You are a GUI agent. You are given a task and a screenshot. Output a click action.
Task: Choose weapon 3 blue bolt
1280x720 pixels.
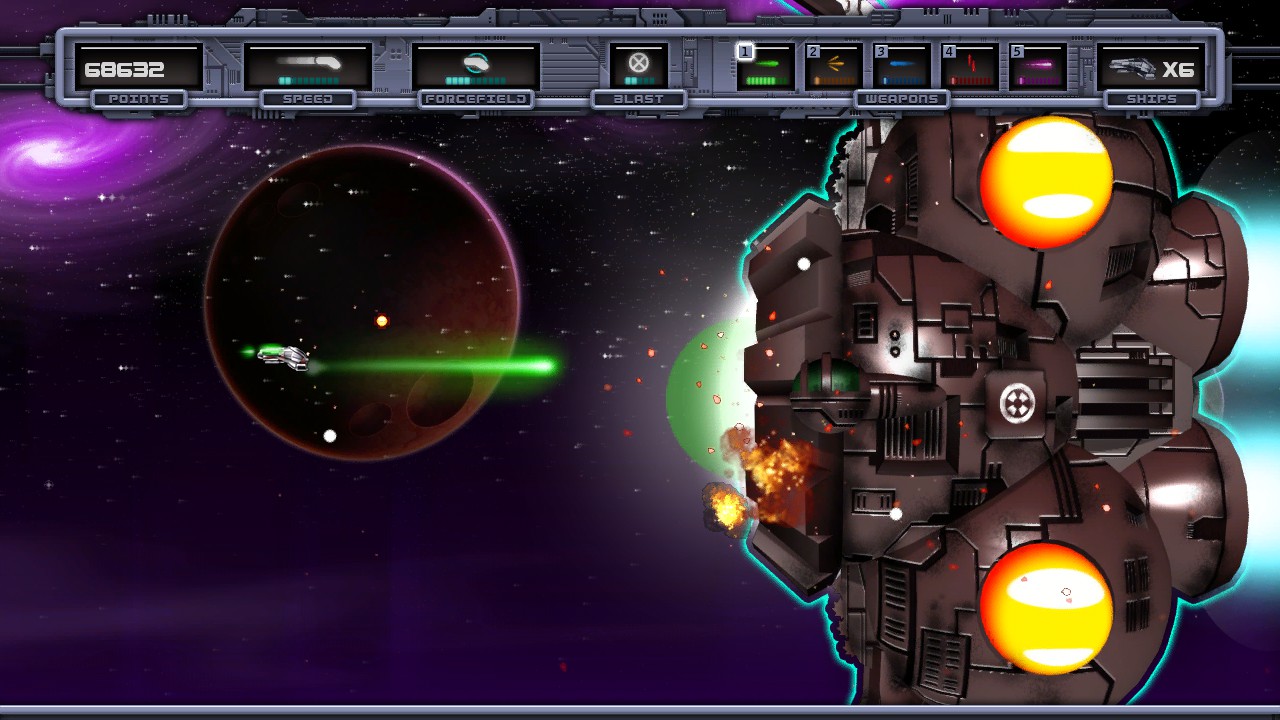901,67
